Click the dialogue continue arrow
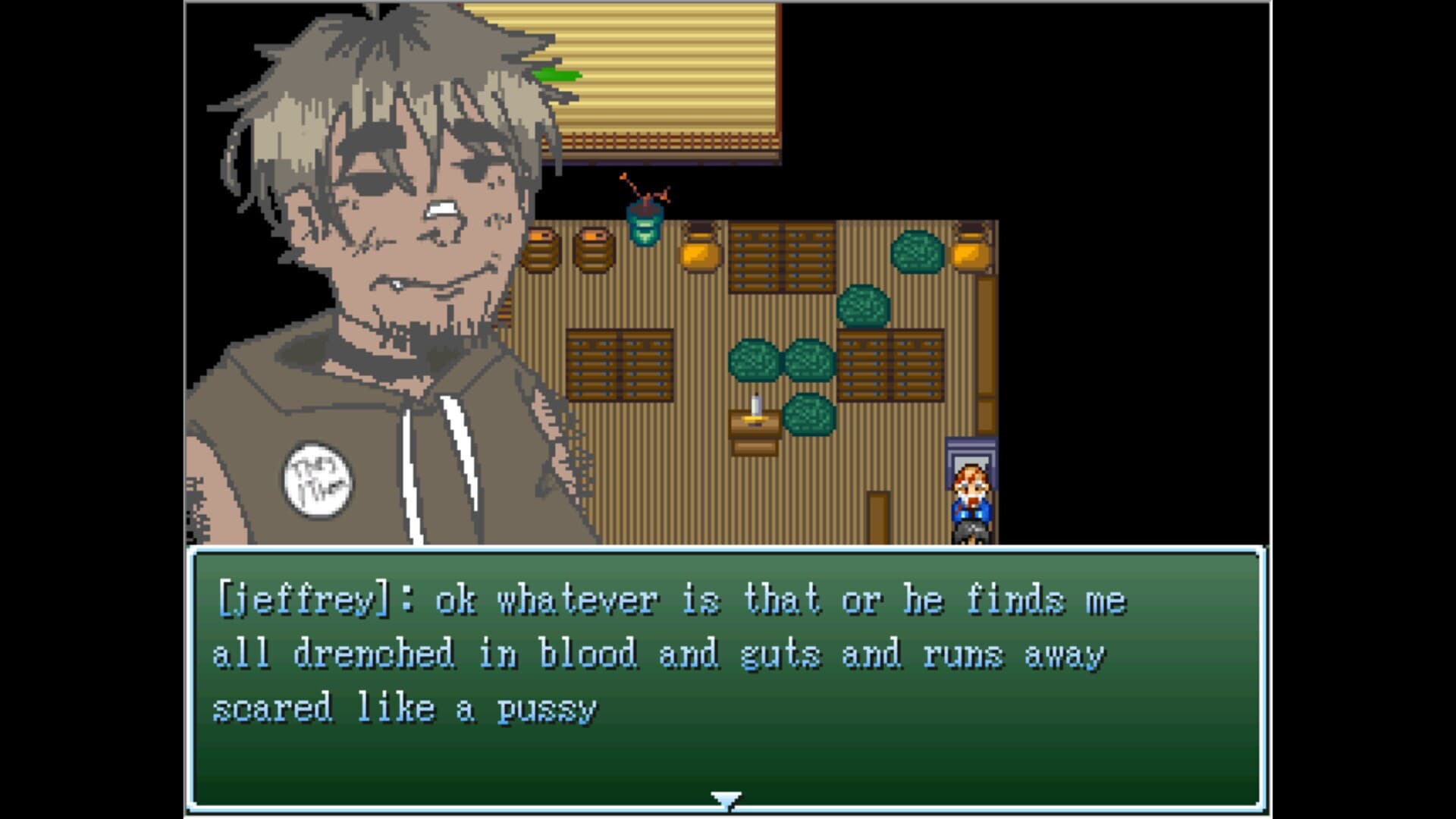Viewport: 1456px width, 819px height. 726,799
